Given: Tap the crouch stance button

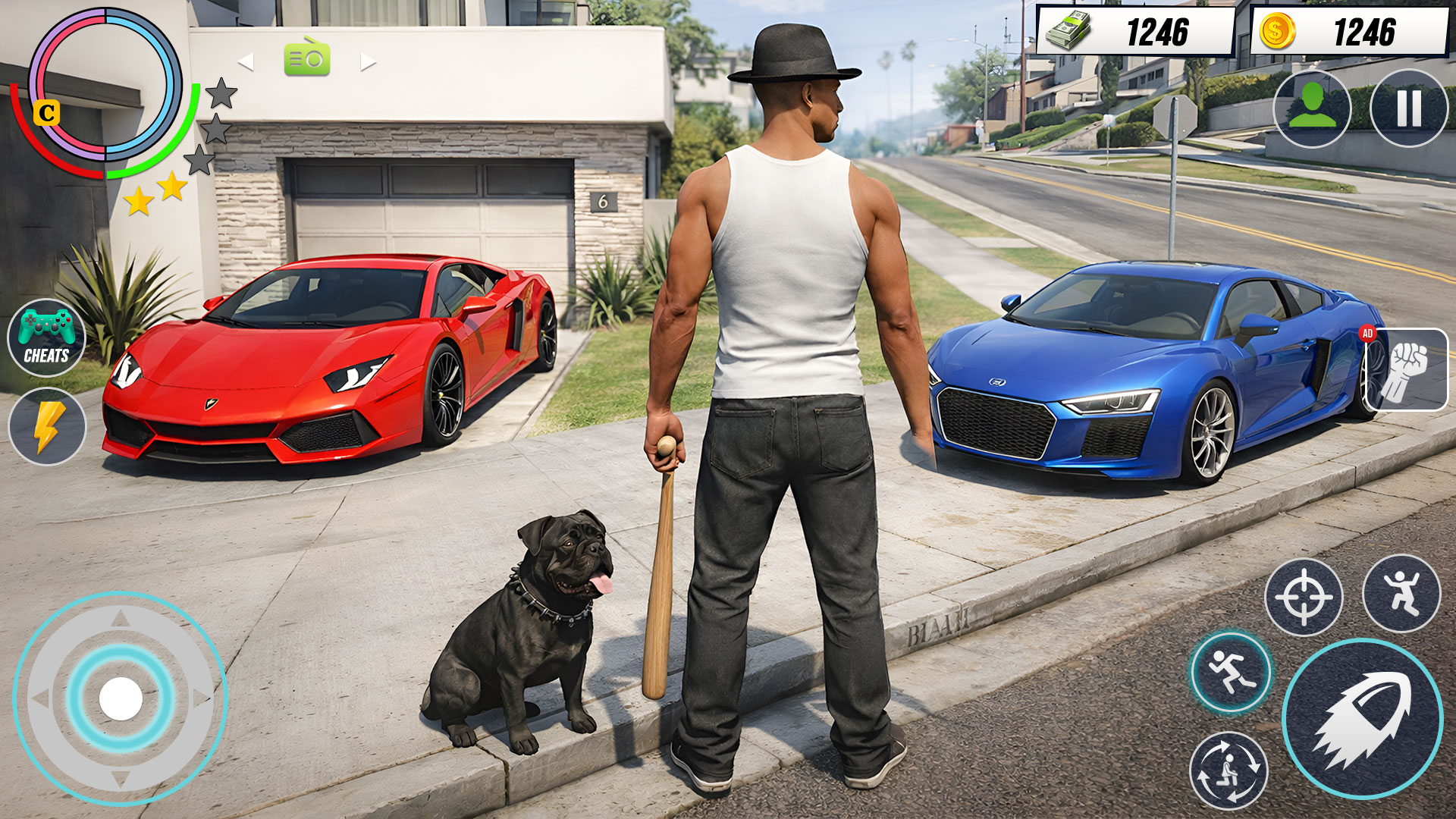Looking at the screenshot, I should pyautogui.click(x=1228, y=770).
